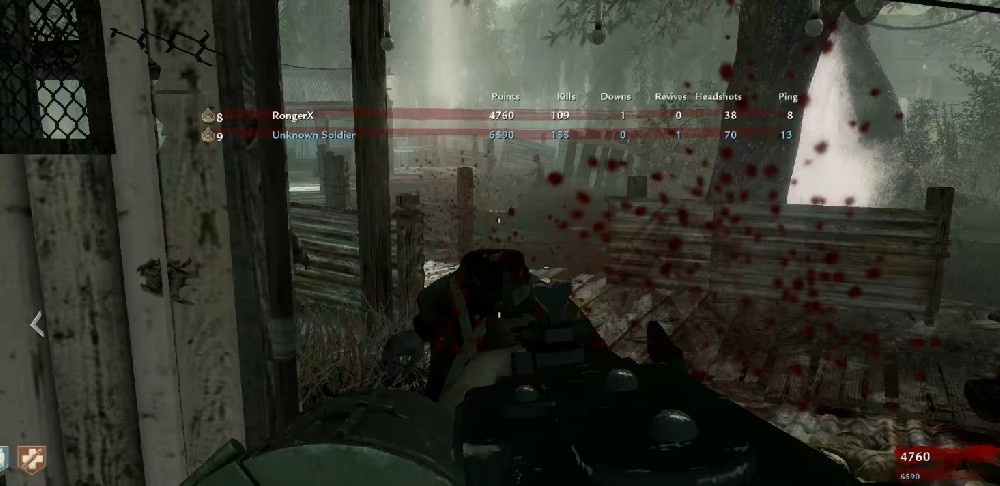Select the RongerX scoreboard row

click(x=500, y=115)
